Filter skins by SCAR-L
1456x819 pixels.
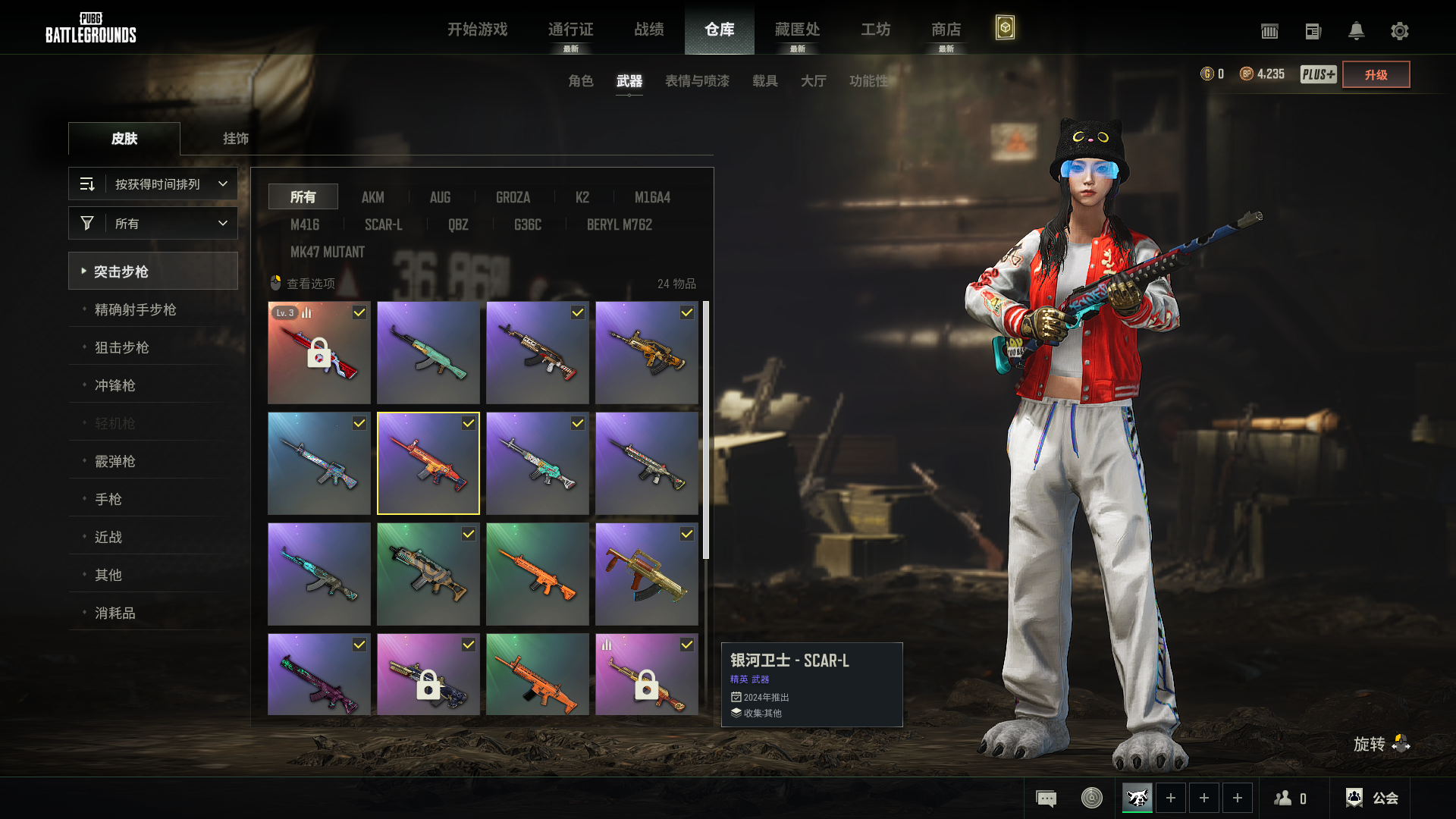383,224
